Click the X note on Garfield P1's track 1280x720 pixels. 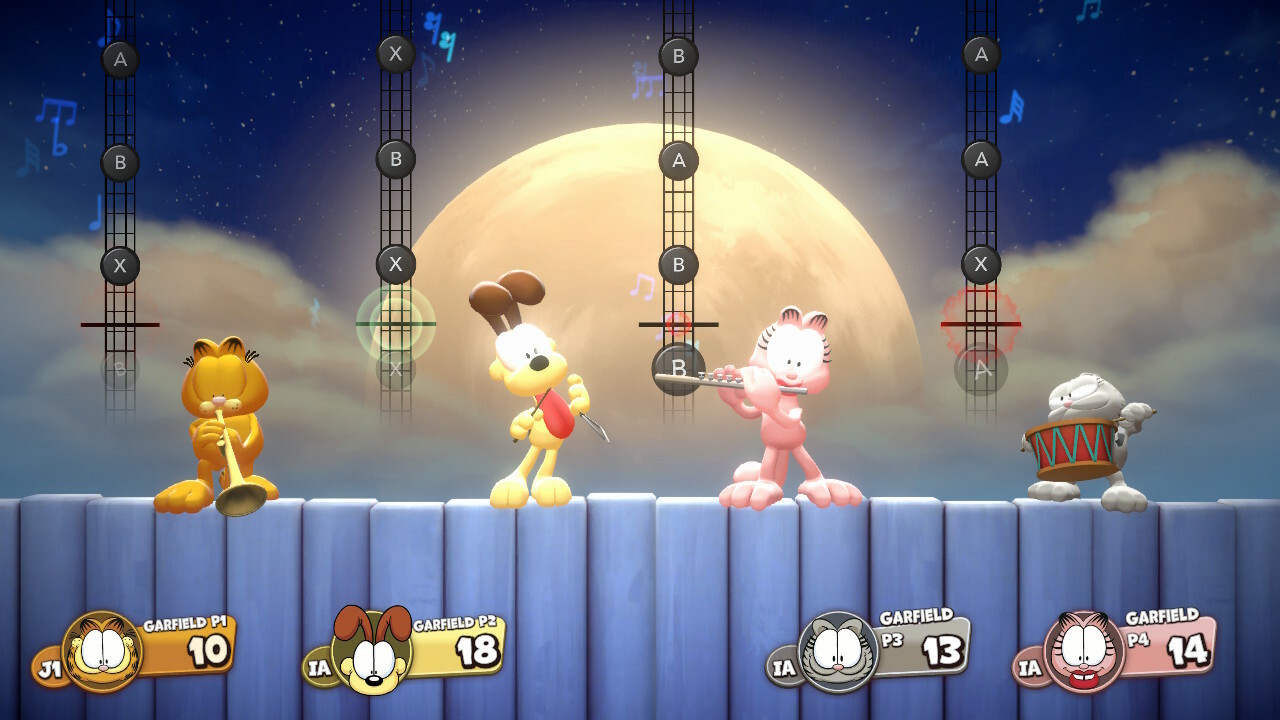click(x=118, y=265)
